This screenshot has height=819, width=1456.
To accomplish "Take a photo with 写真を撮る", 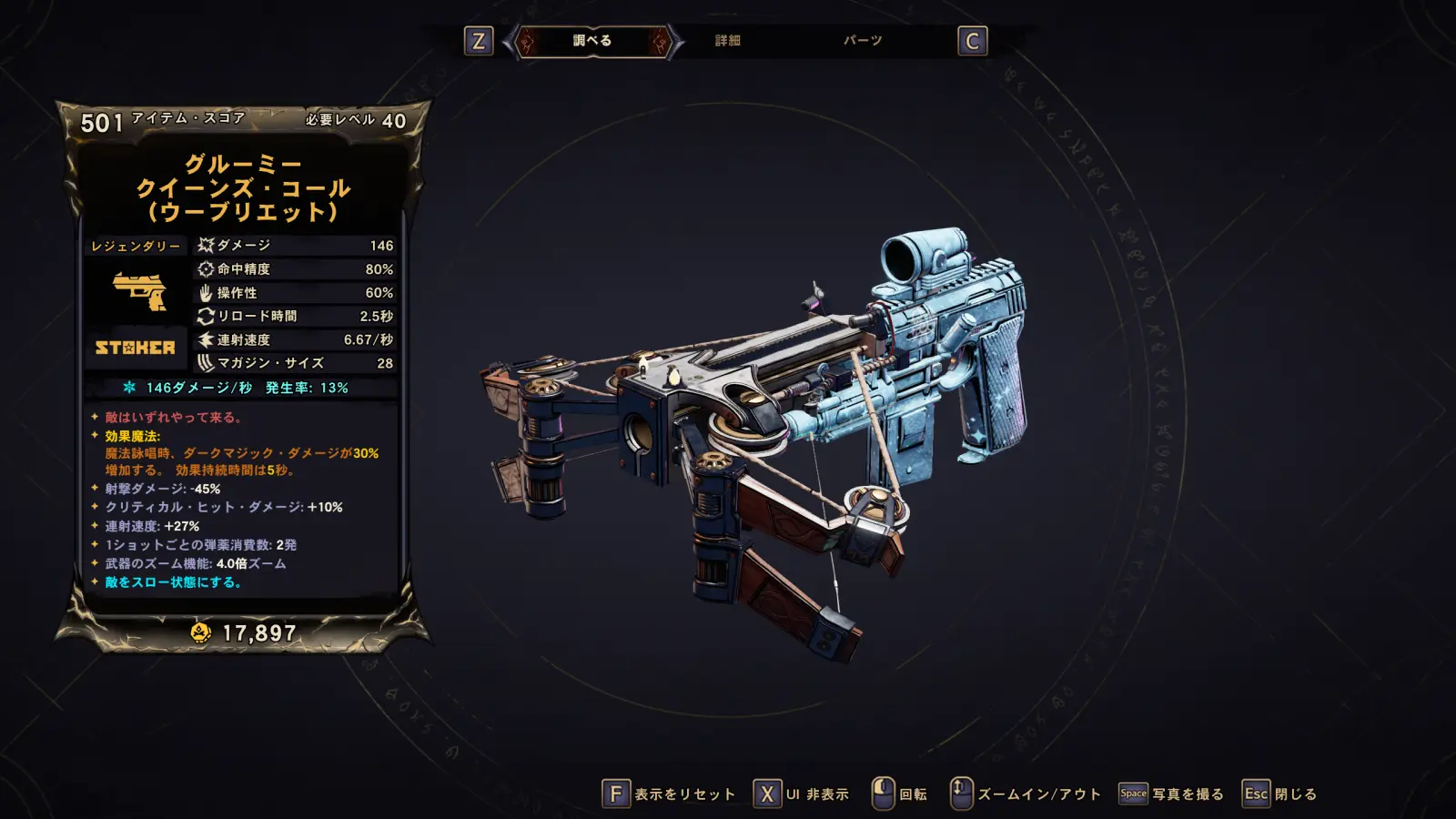I will point(1172,794).
